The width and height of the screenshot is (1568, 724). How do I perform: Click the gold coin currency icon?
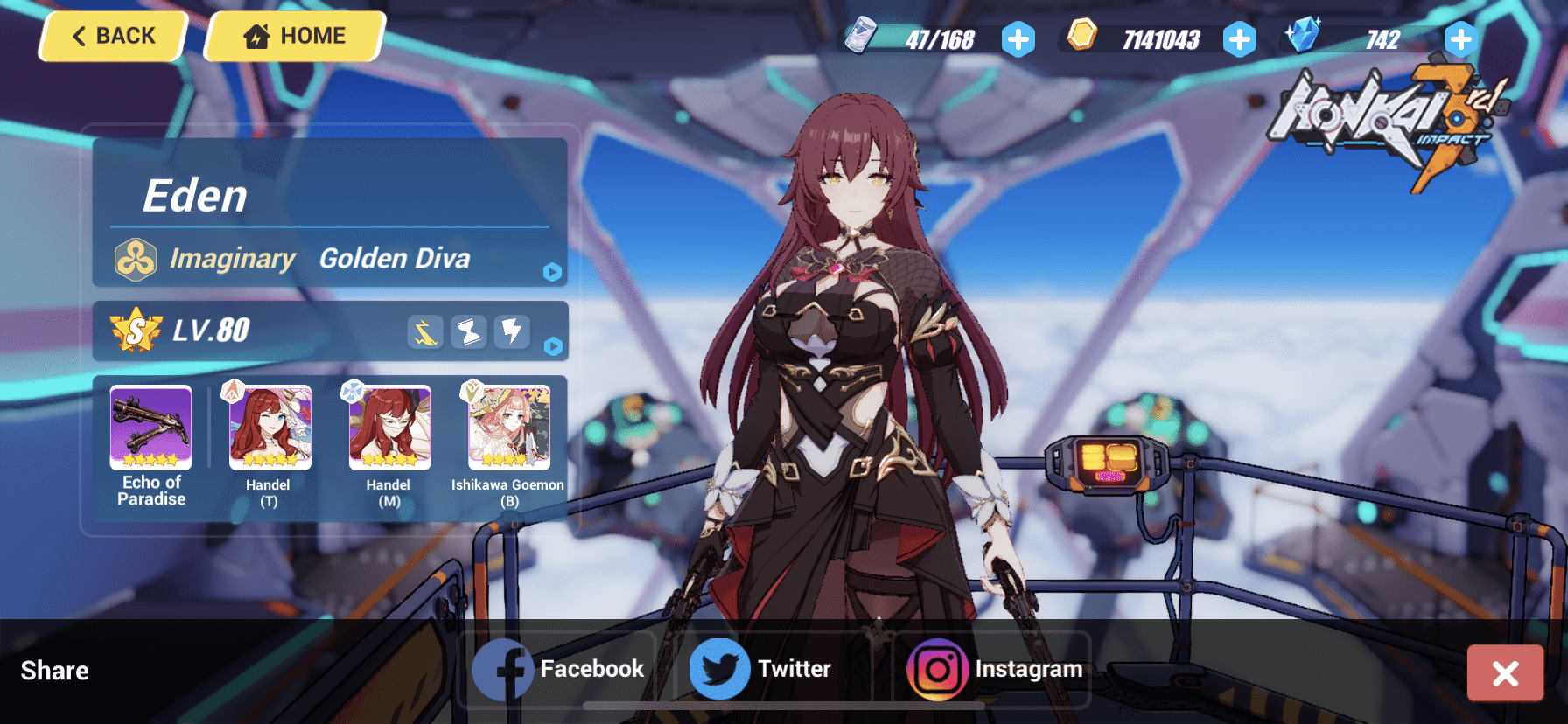tap(1081, 37)
